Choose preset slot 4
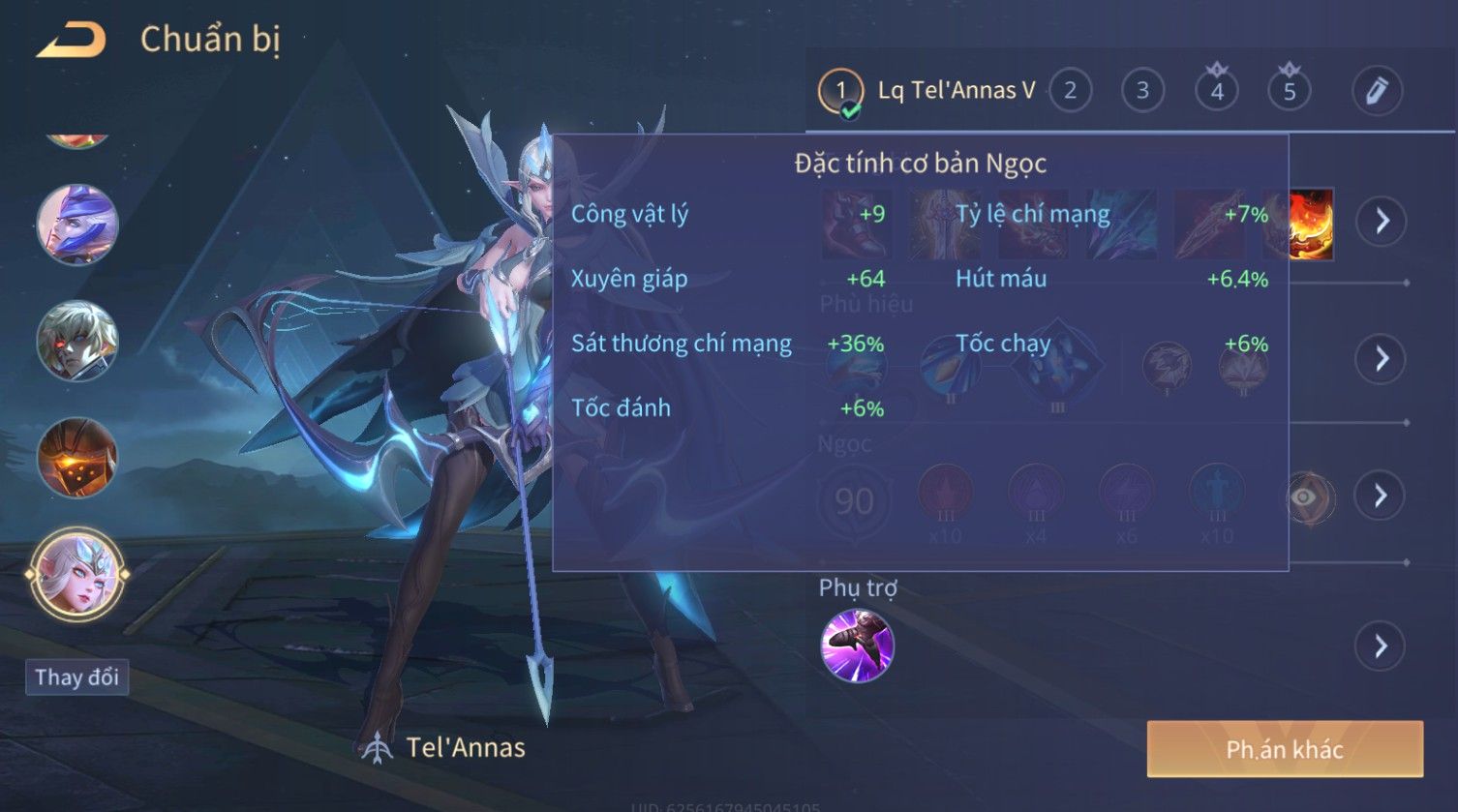The width and height of the screenshot is (1458, 812). click(x=1217, y=91)
